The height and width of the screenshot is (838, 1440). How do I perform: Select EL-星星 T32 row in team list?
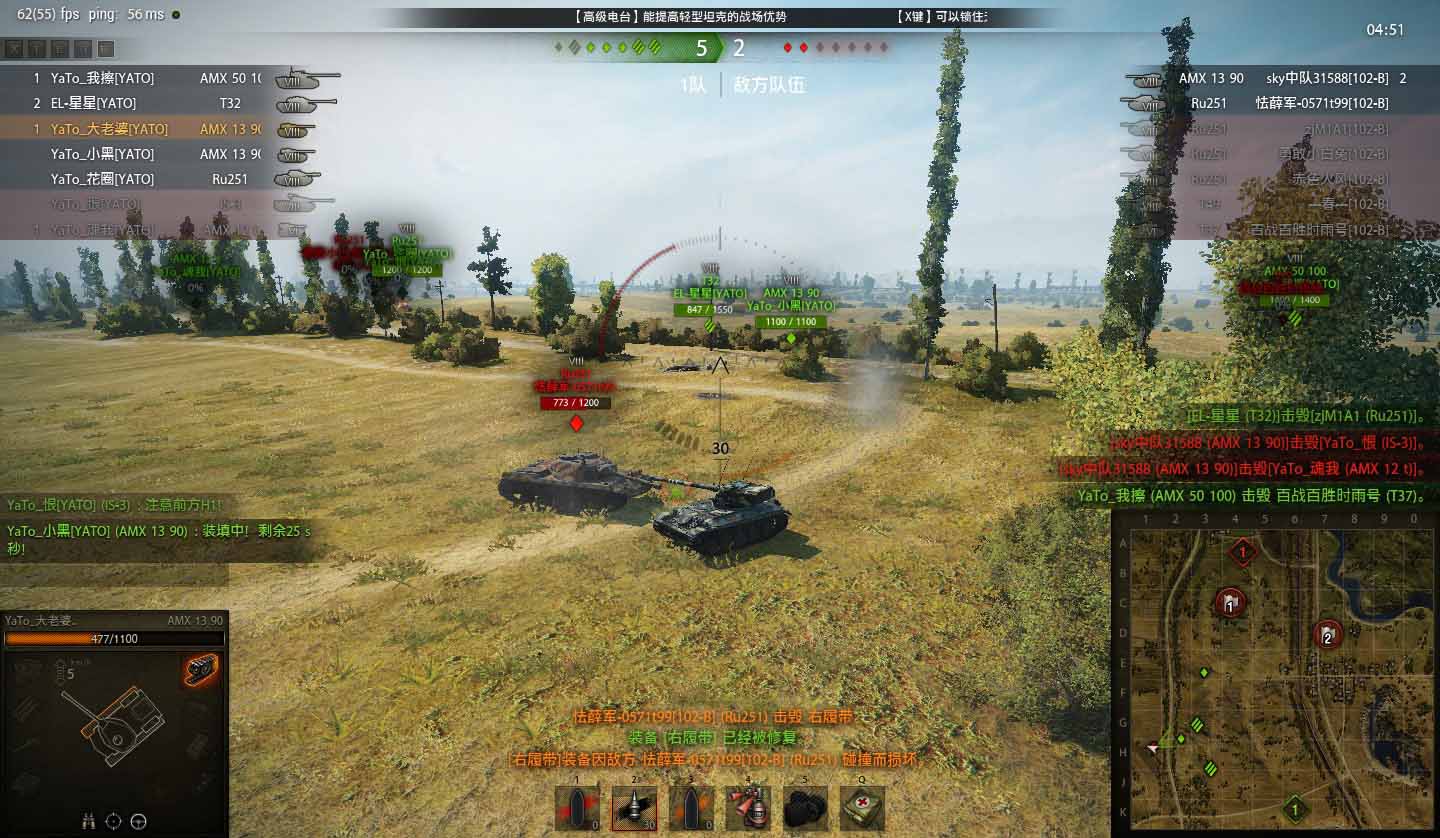pos(140,103)
